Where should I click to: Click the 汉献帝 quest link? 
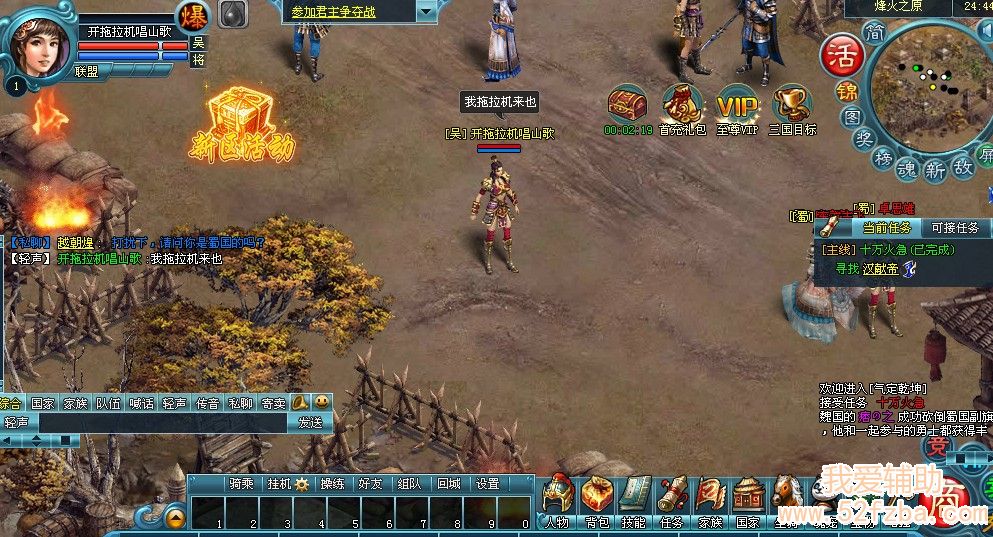point(881,268)
